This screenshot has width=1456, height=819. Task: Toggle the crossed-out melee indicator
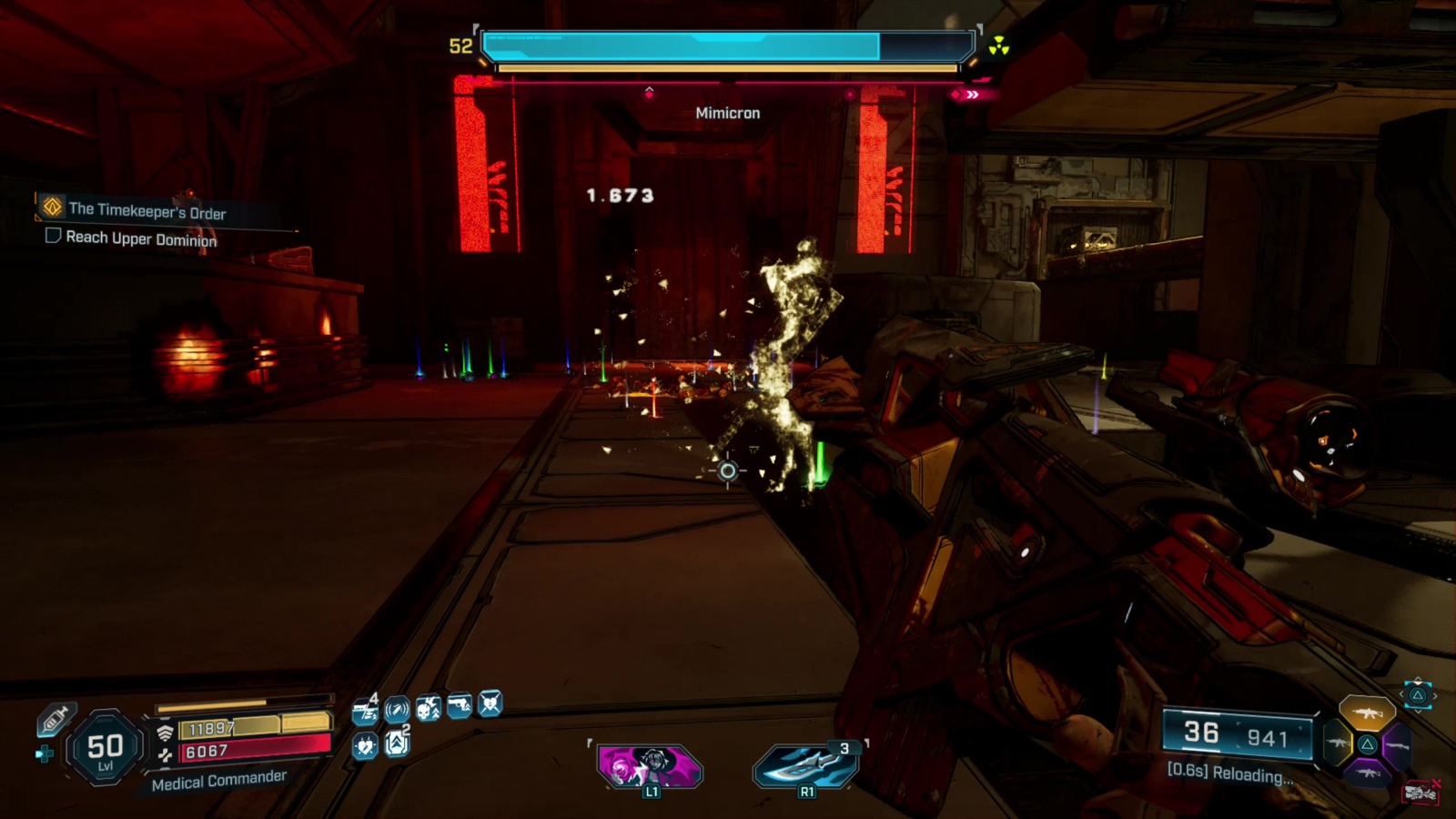(1420, 792)
